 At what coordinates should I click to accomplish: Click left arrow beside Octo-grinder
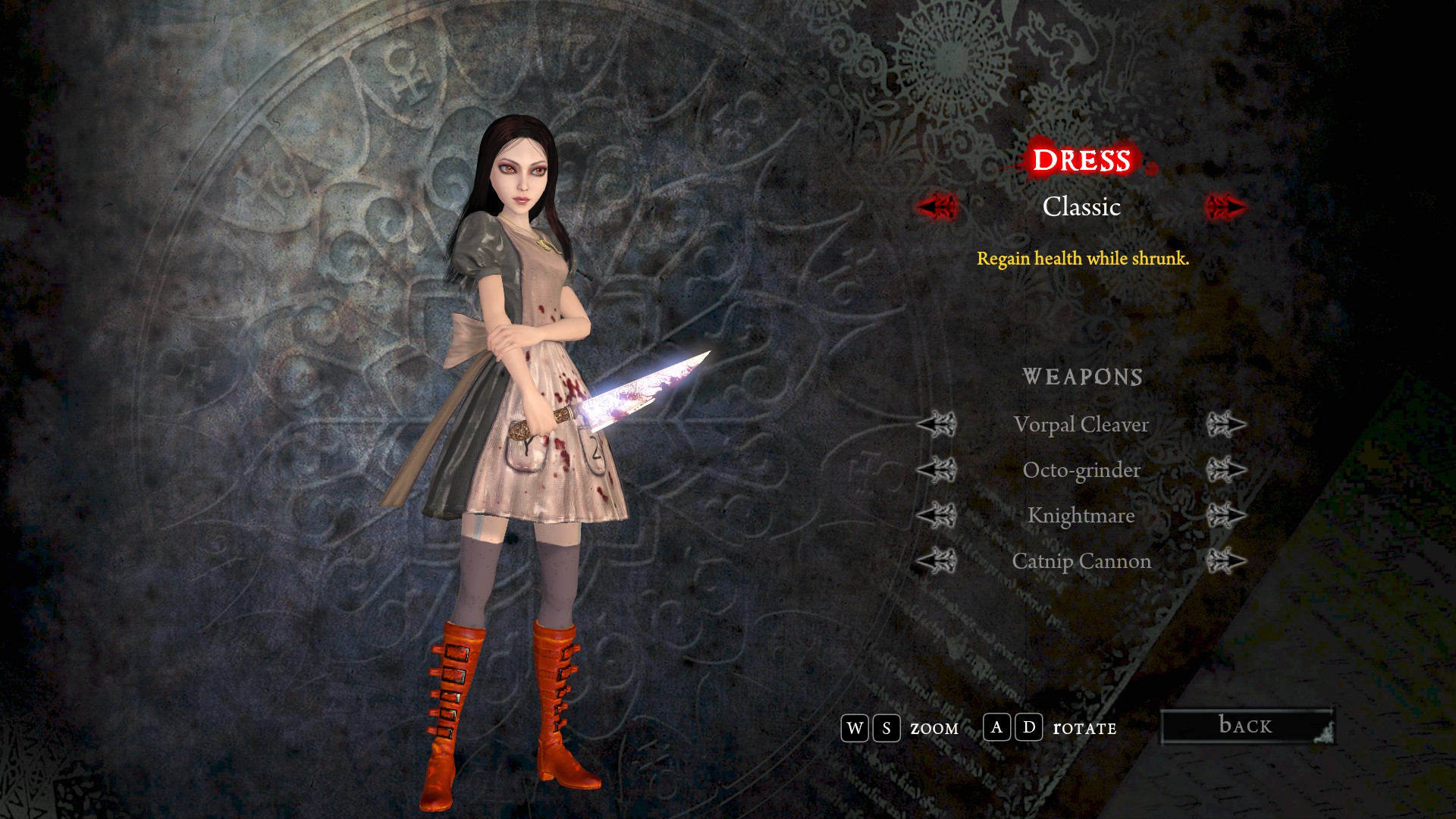point(937,470)
